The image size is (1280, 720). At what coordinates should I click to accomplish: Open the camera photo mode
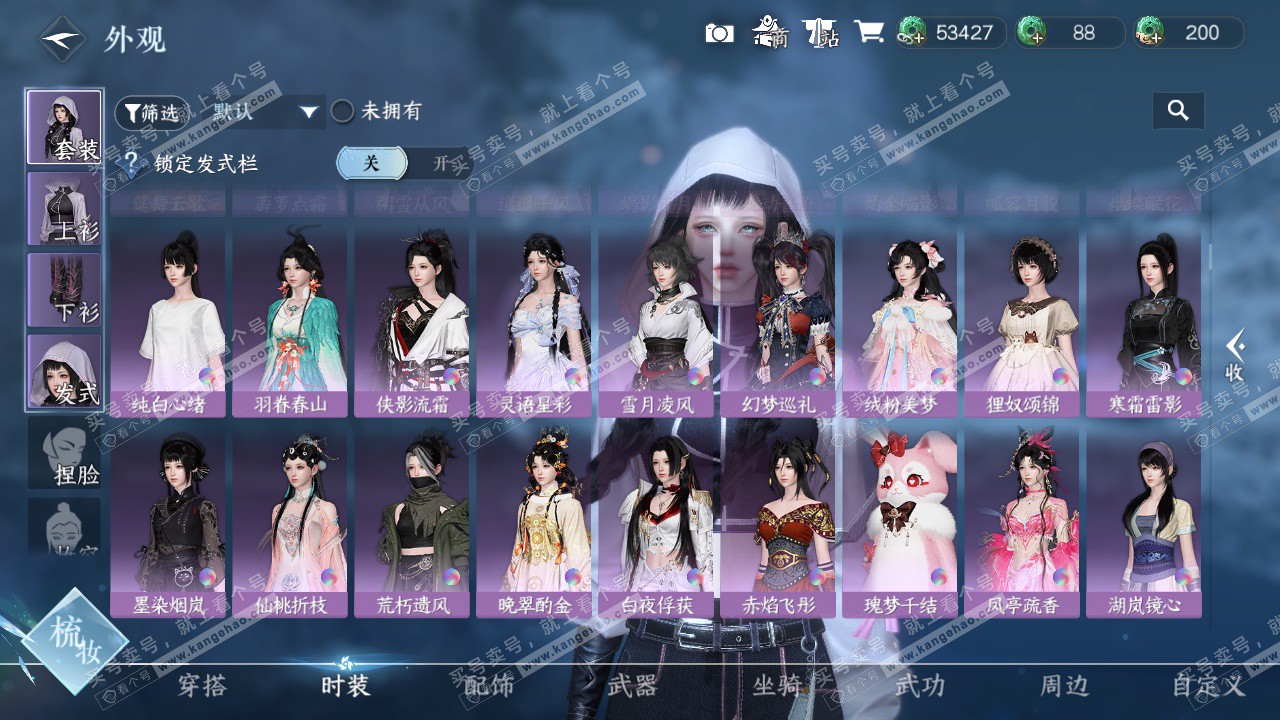(x=719, y=33)
